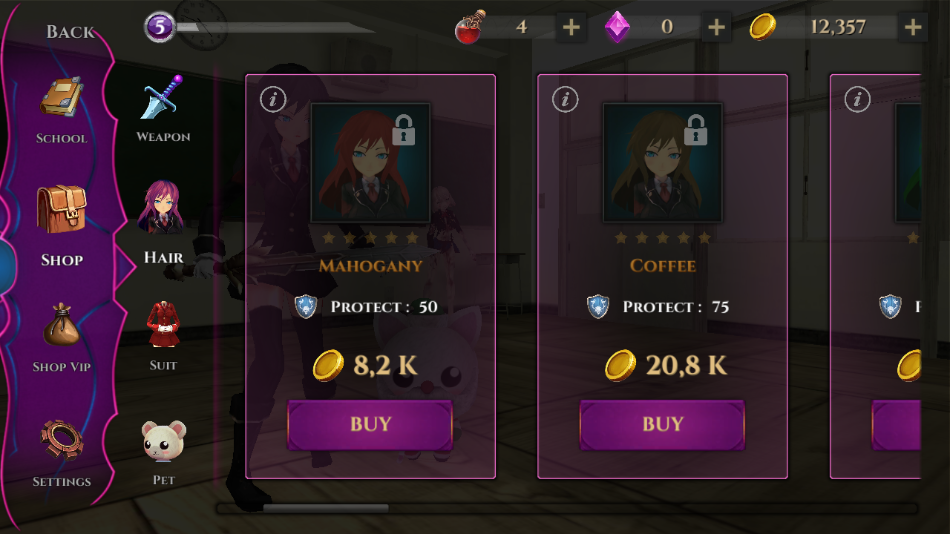
Task: Buy the Coffee hair
Action: 662,425
